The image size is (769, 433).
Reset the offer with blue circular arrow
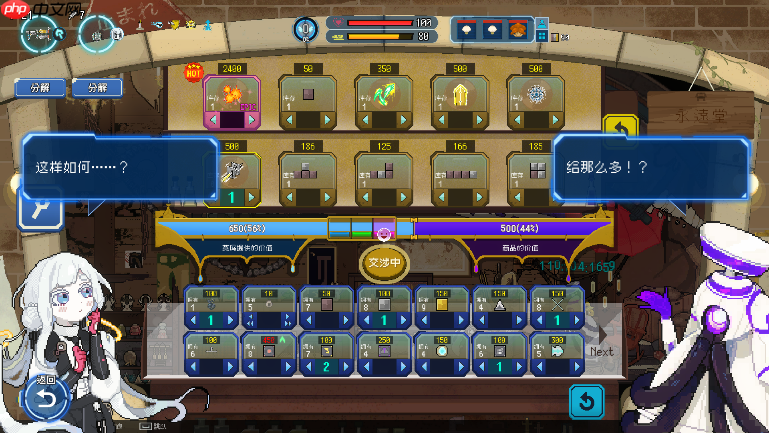pyautogui.click(x=588, y=402)
